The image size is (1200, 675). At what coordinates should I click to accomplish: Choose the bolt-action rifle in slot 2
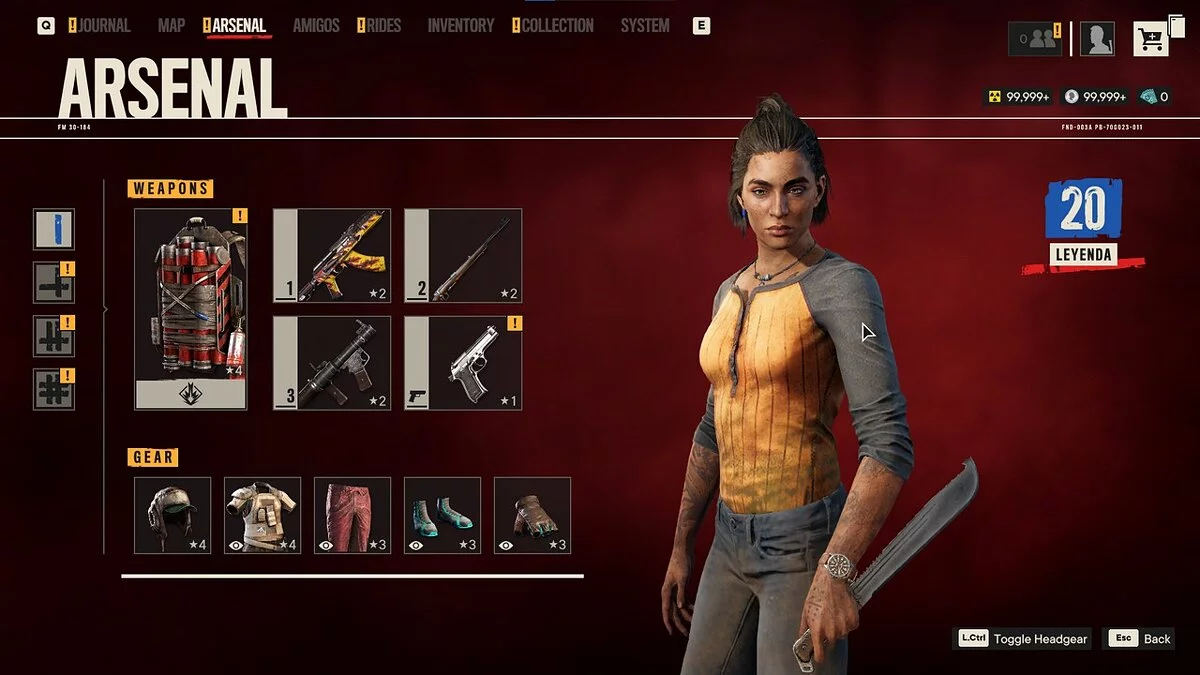tap(463, 255)
